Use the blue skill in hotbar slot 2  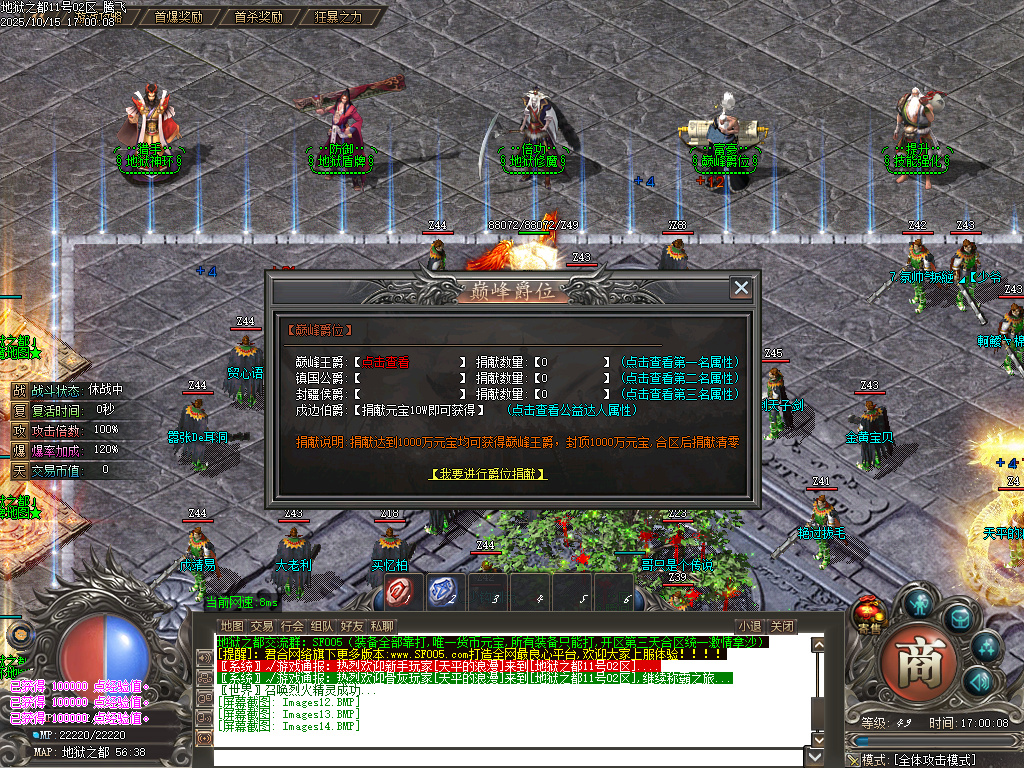click(446, 592)
